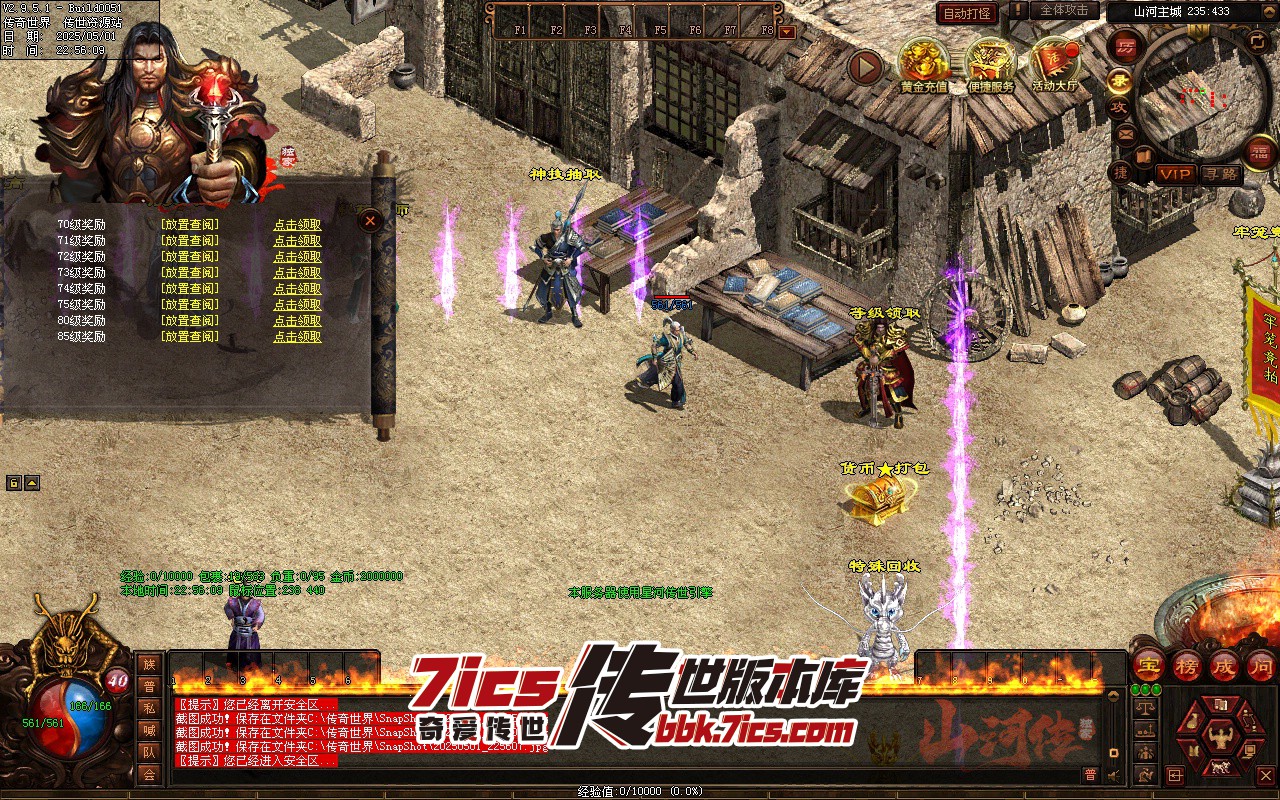This screenshot has height=800, width=1280.
Task: Choose the 队 team chat channel
Action: click(x=149, y=752)
